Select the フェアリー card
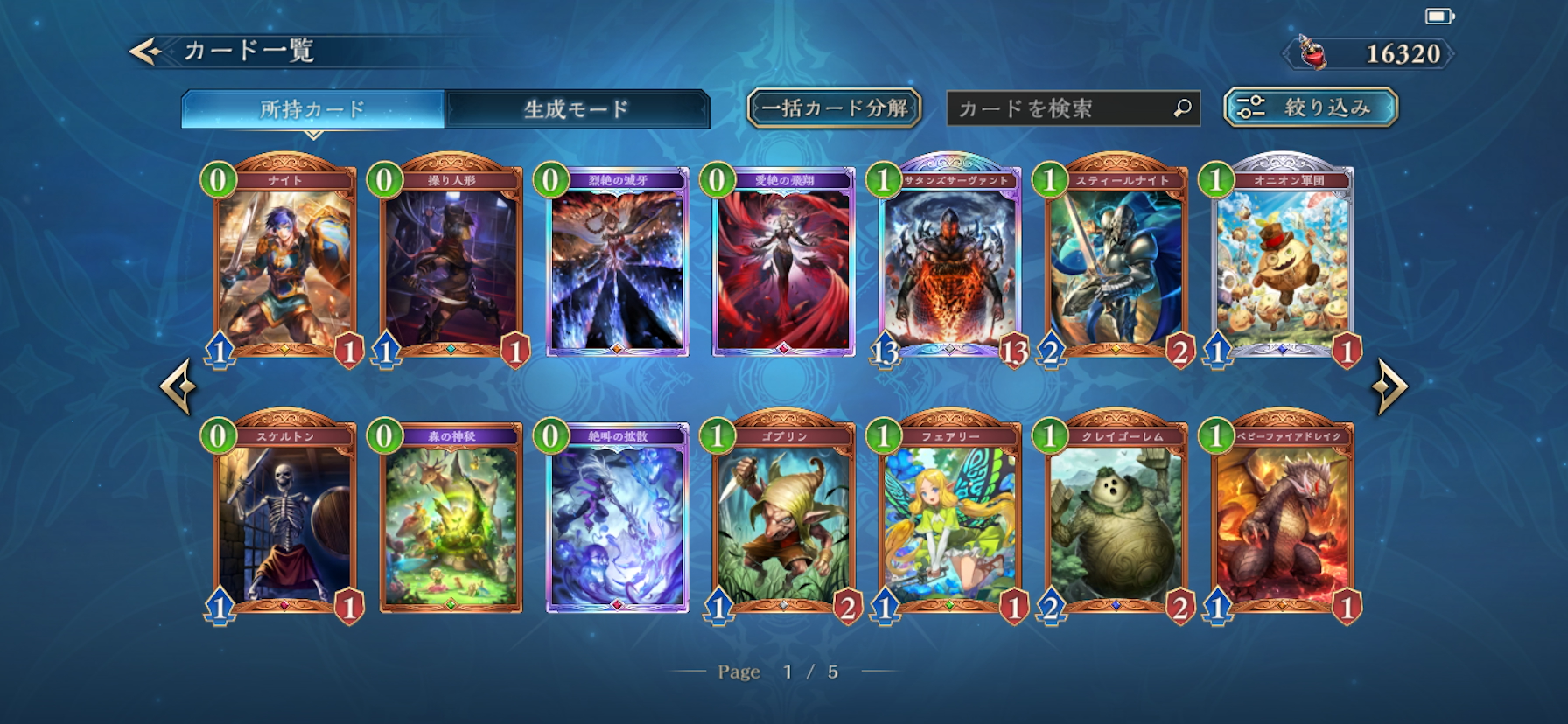This screenshot has width=1568, height=724. pos(950,518)
